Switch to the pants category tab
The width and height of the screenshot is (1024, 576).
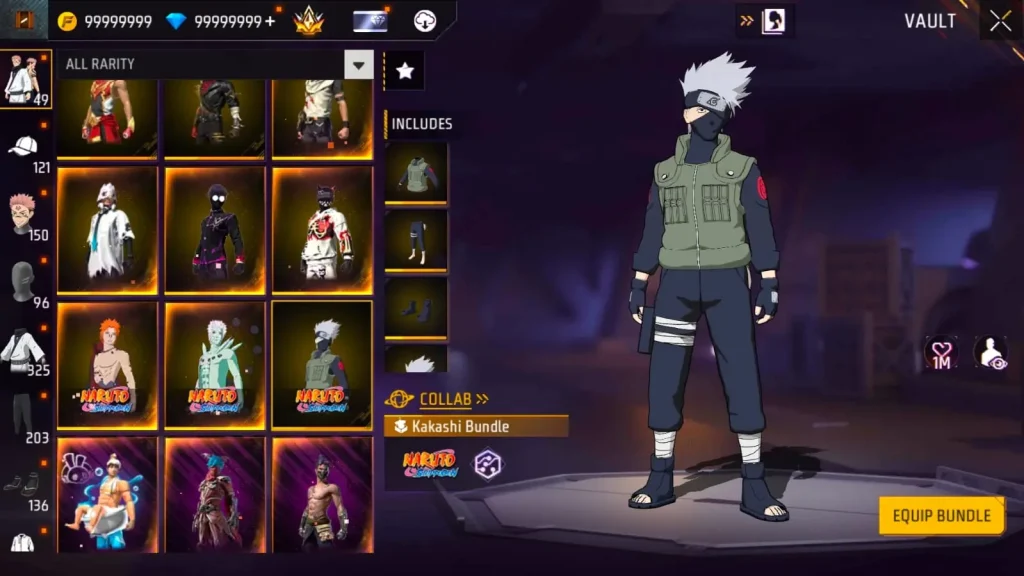click(x=25, y=418)
